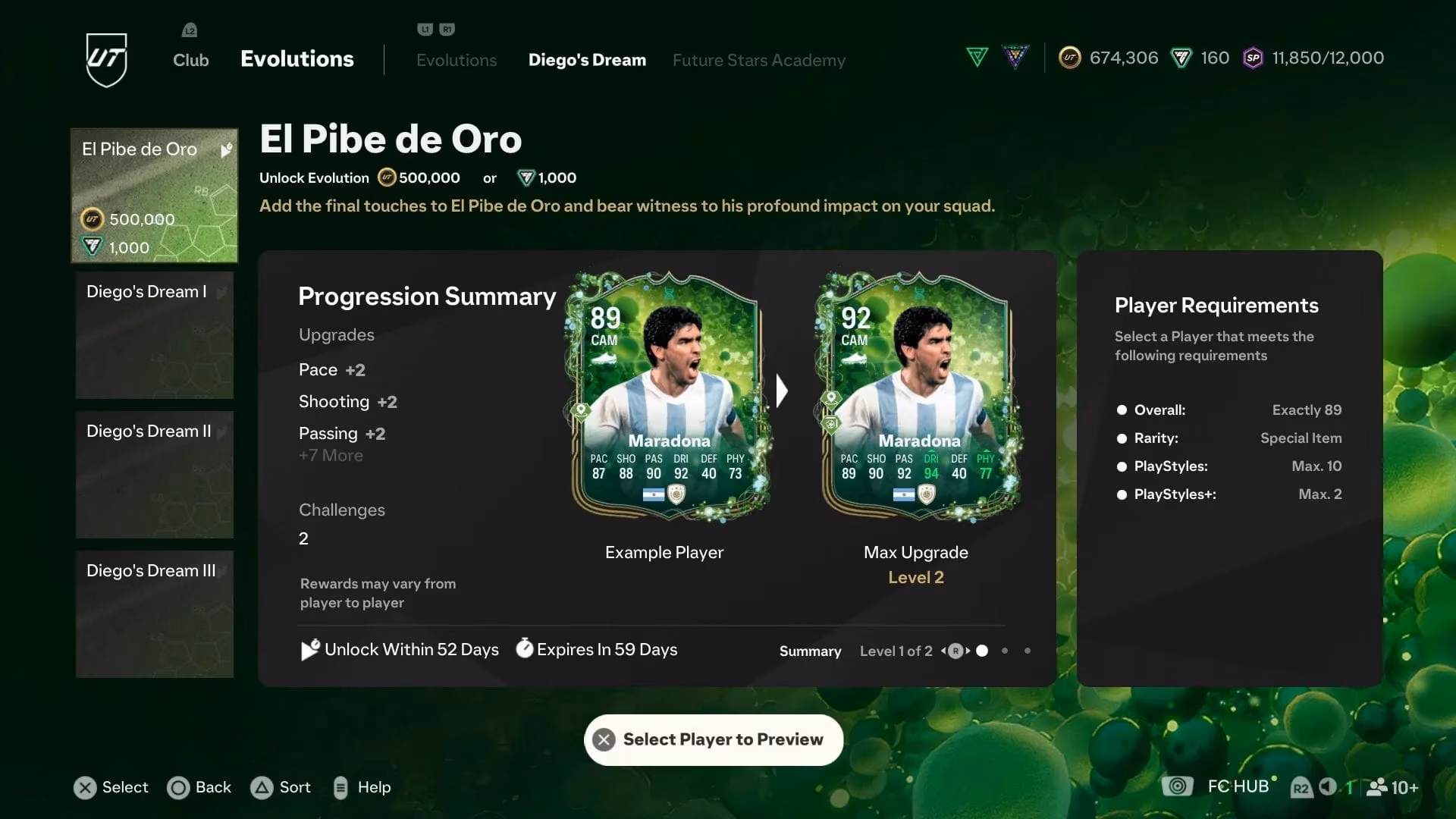Click the R button in the level pager
This screenshot has width=1456, height=819.
(x=955, y=651)
